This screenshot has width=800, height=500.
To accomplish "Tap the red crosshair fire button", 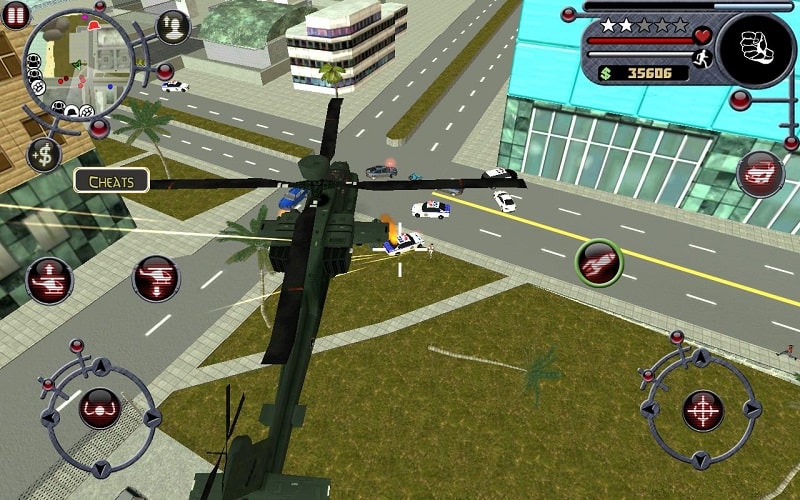I will pos(703,410).
